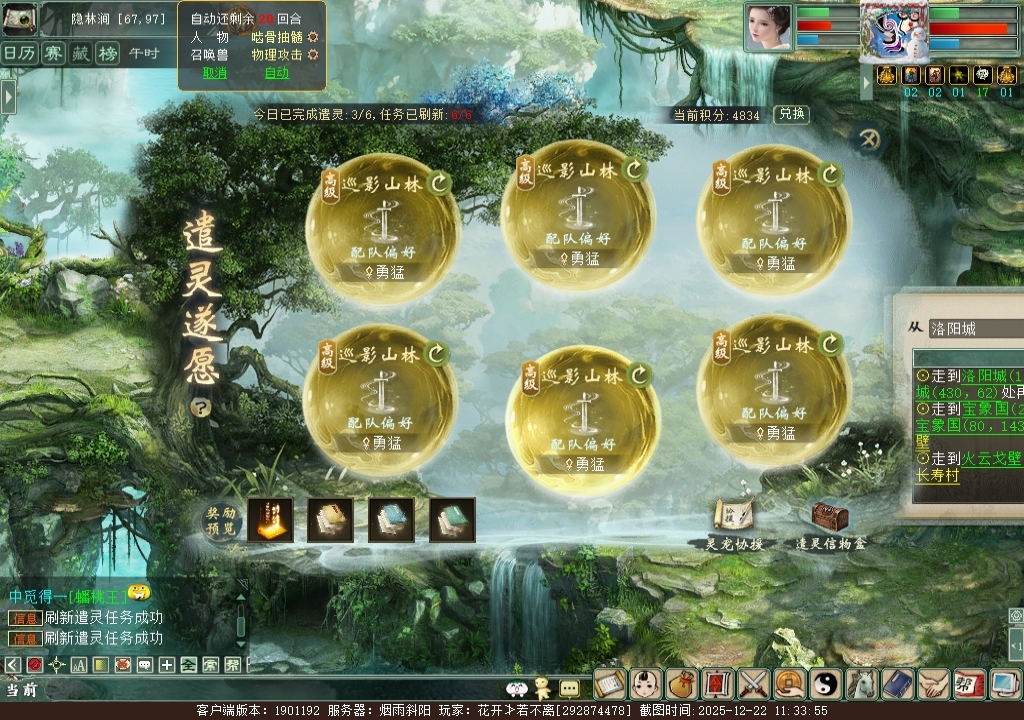
Task: Open the crossed swords icon in bottom toolbar
Action: (753, 684)
